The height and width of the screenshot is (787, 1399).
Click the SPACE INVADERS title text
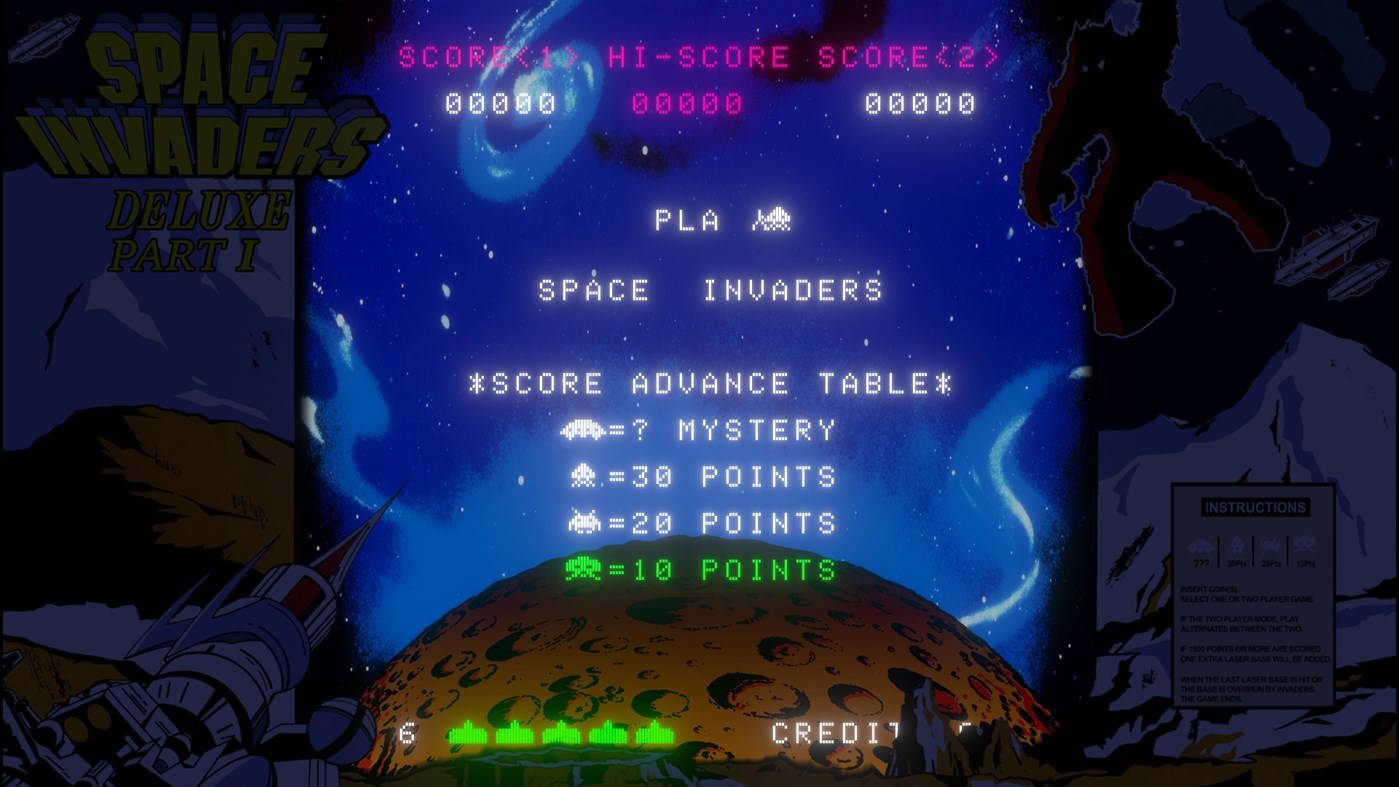coord(710,289)
